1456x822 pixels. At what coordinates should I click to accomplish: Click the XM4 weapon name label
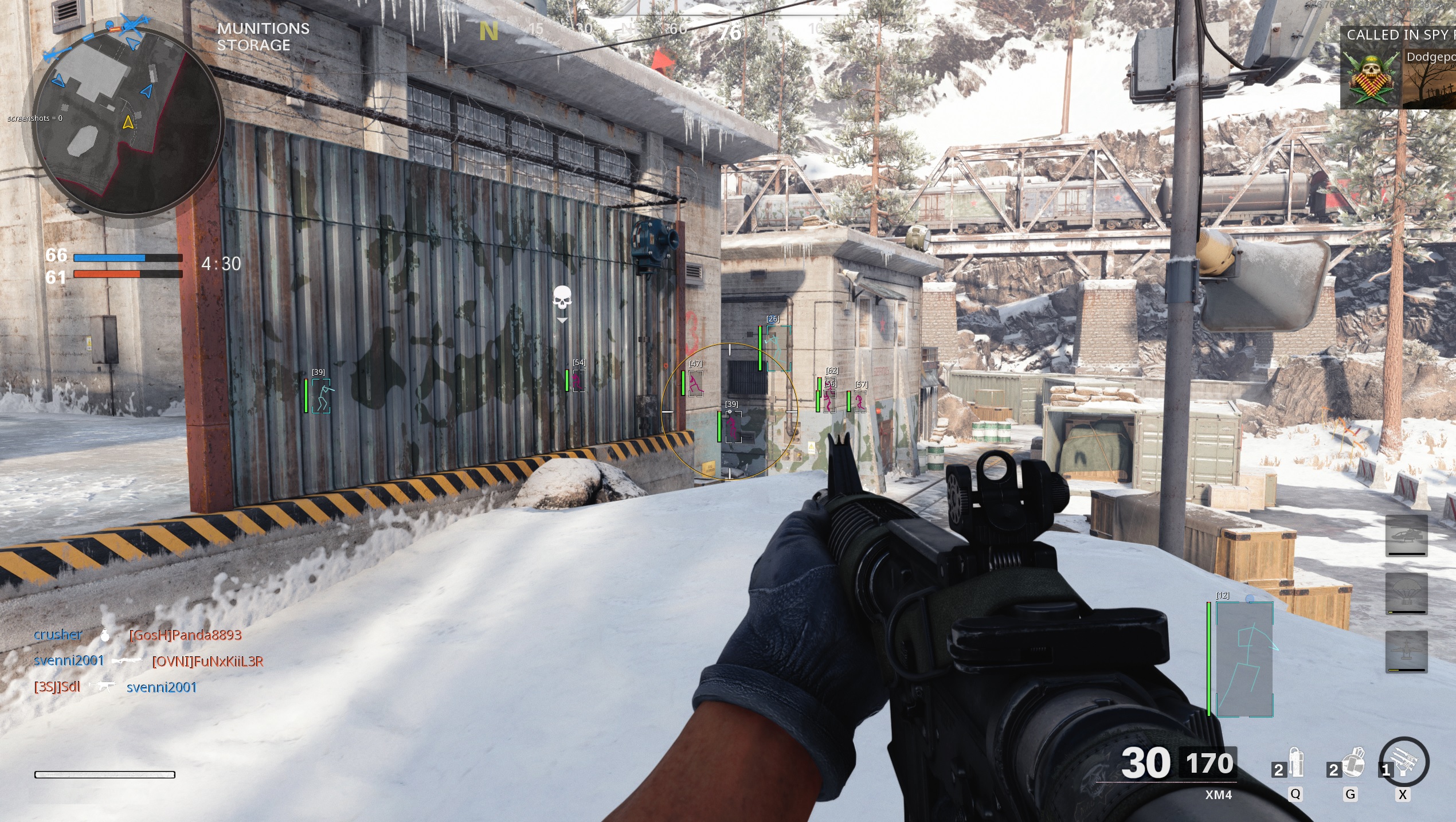(x=1218, y=795)
